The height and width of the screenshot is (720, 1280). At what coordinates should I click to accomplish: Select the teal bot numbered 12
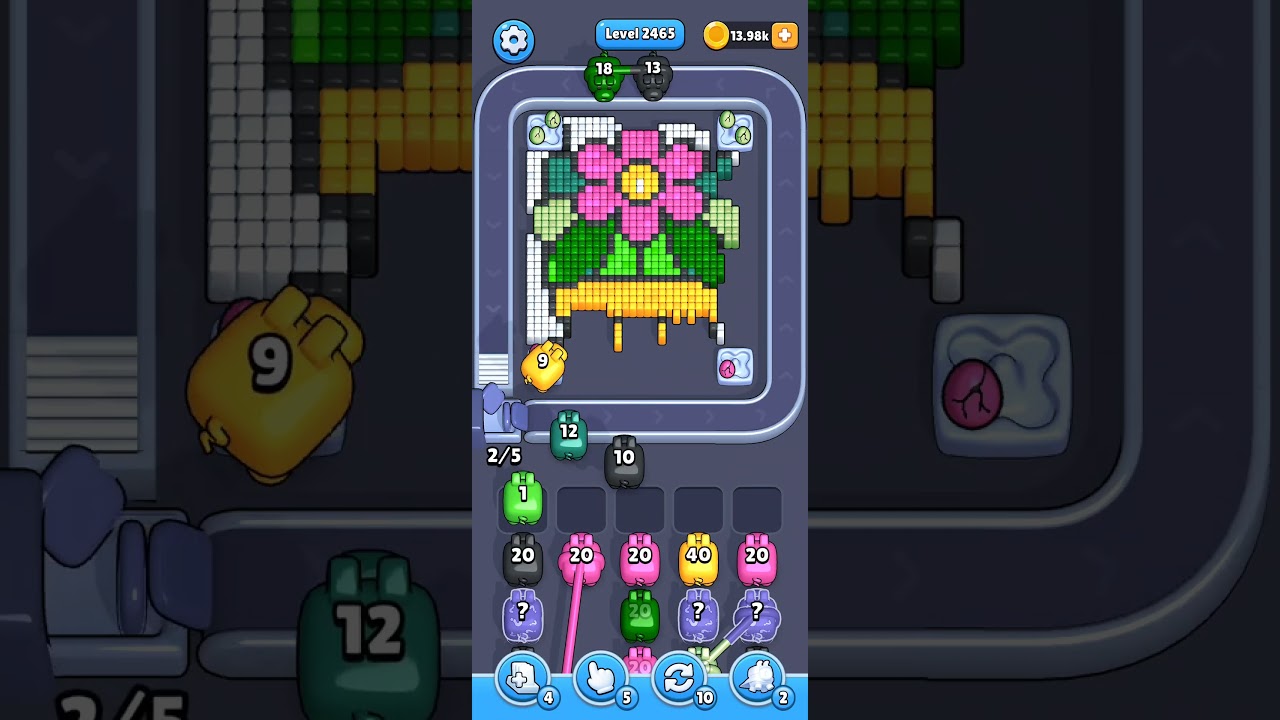570,432
